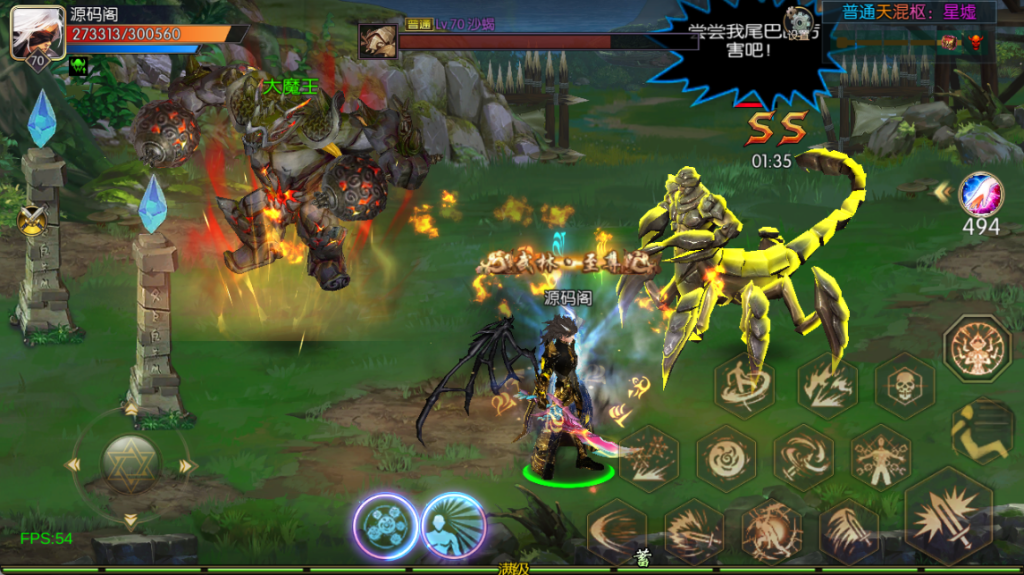
Task: Activate the blue radiating figure skill
Action: click(453, 526)
